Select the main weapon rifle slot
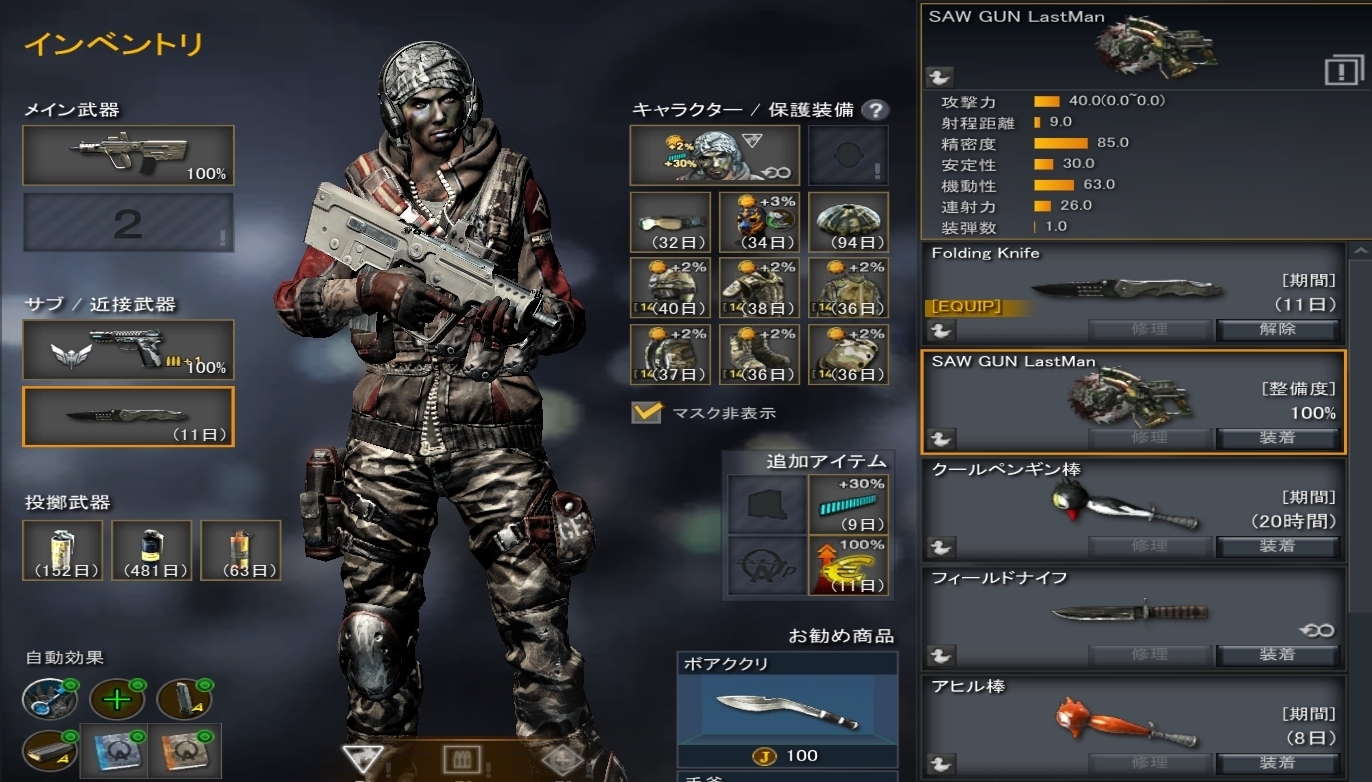This screenshot has width=1372, height=782. click(x=128, y=155)
